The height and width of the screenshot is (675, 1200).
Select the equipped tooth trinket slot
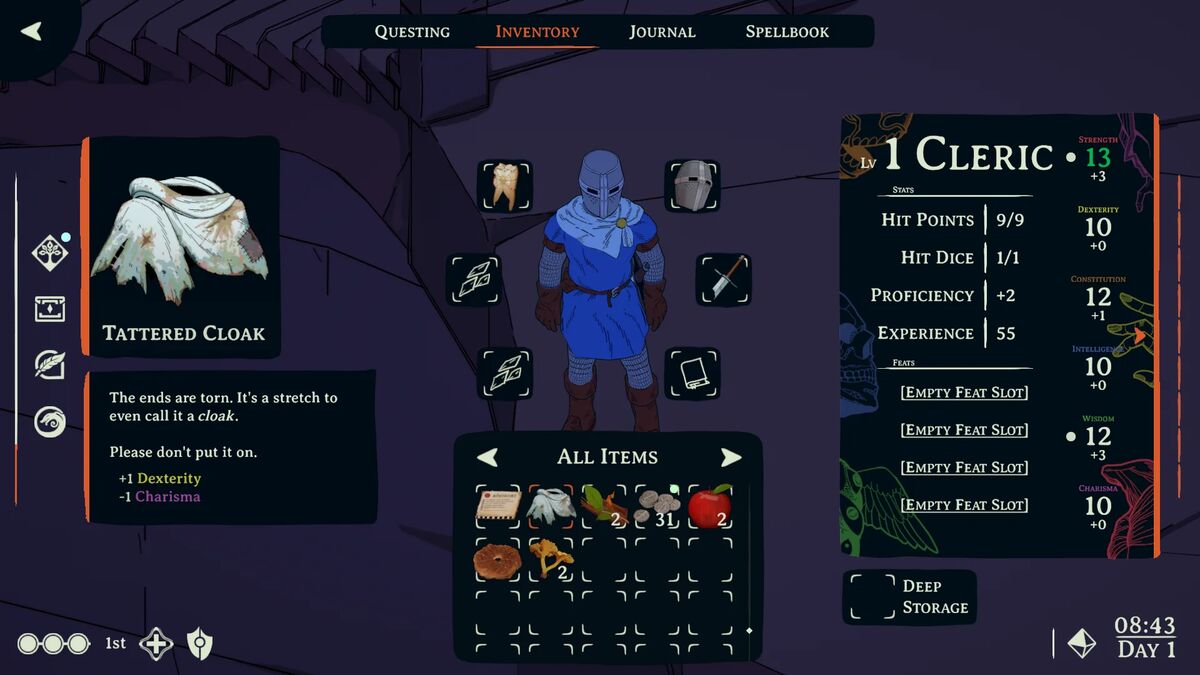505,186
